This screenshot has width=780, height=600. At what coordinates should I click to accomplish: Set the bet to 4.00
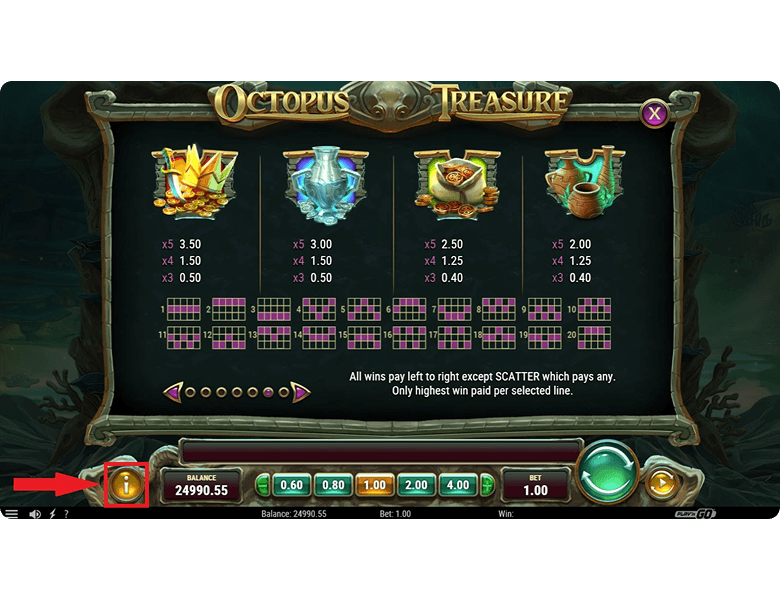point(457,485)
